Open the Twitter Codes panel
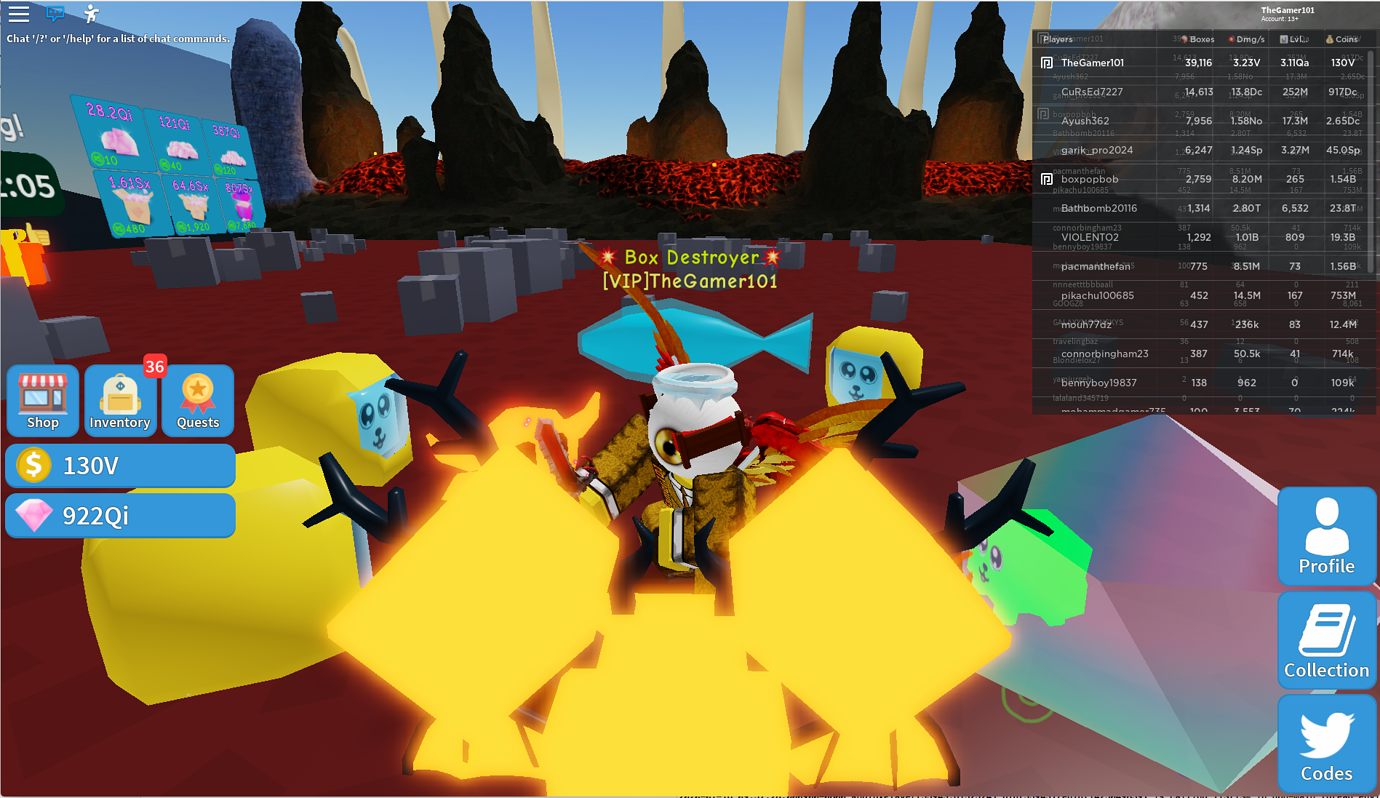Image resolution: width=1380 pixels, height=798 pixels. point(1326,743)
